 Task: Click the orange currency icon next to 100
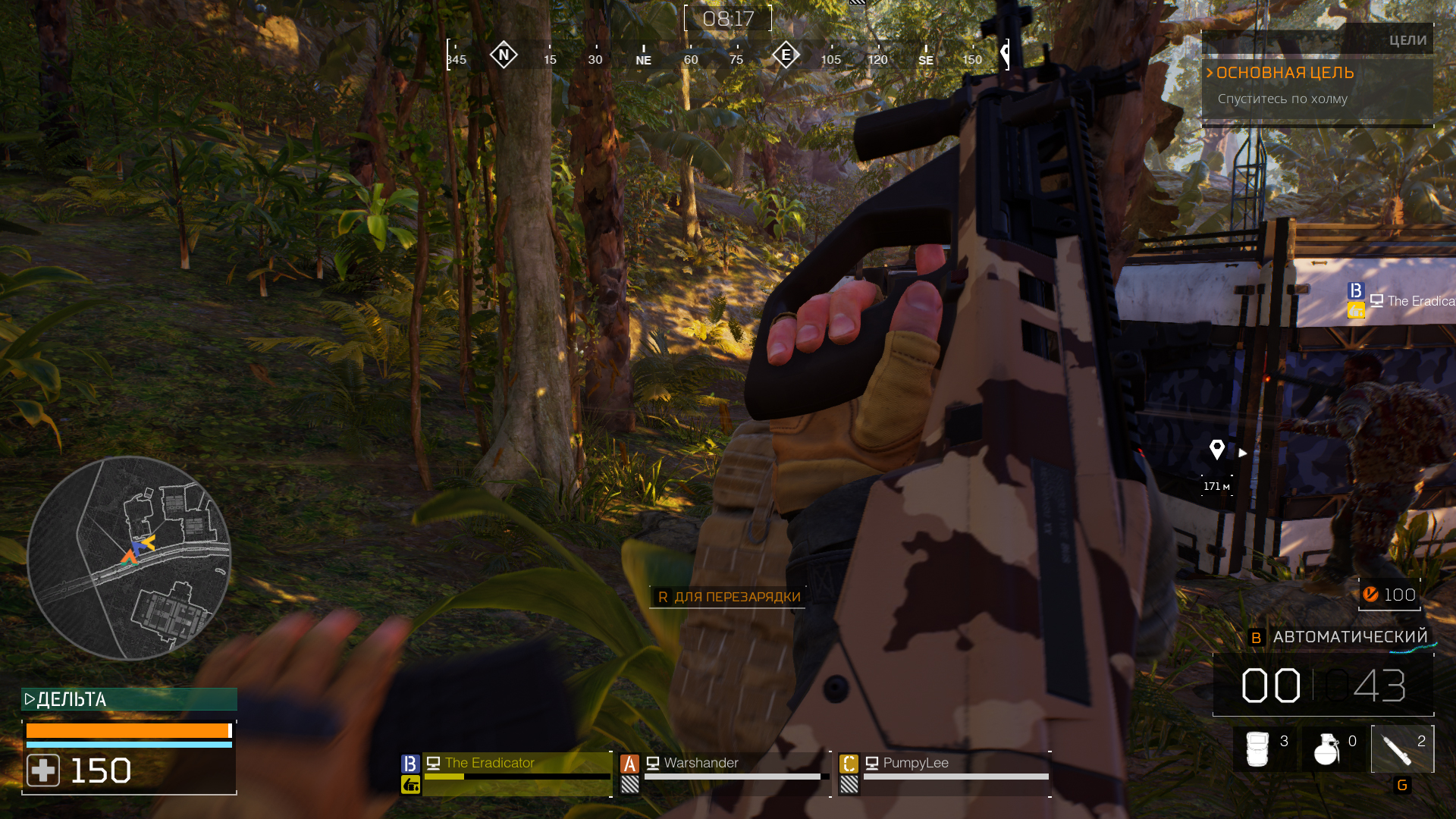coord(1371,595)
